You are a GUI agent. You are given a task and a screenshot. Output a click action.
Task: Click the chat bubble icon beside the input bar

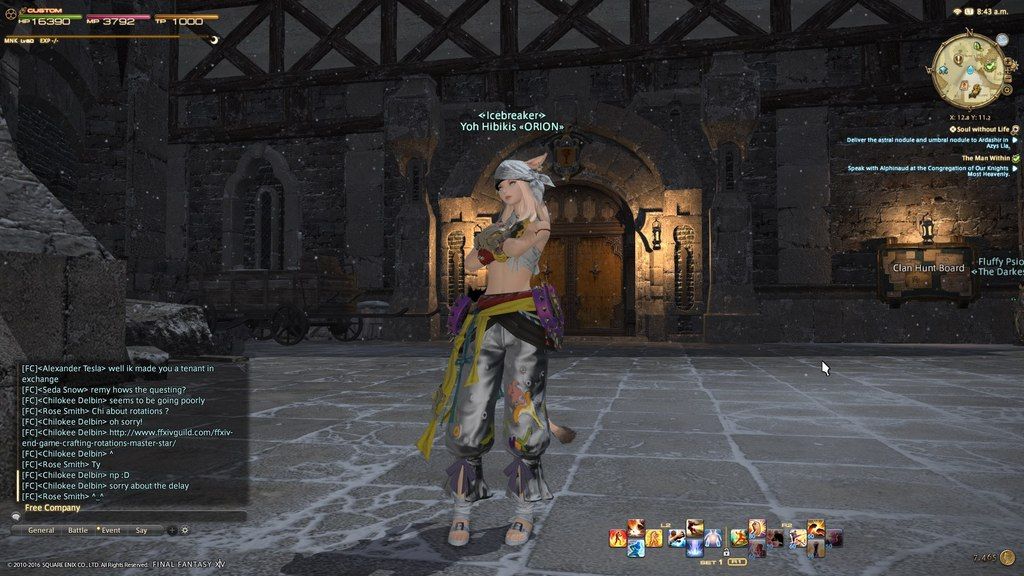(x=15, y=517)
